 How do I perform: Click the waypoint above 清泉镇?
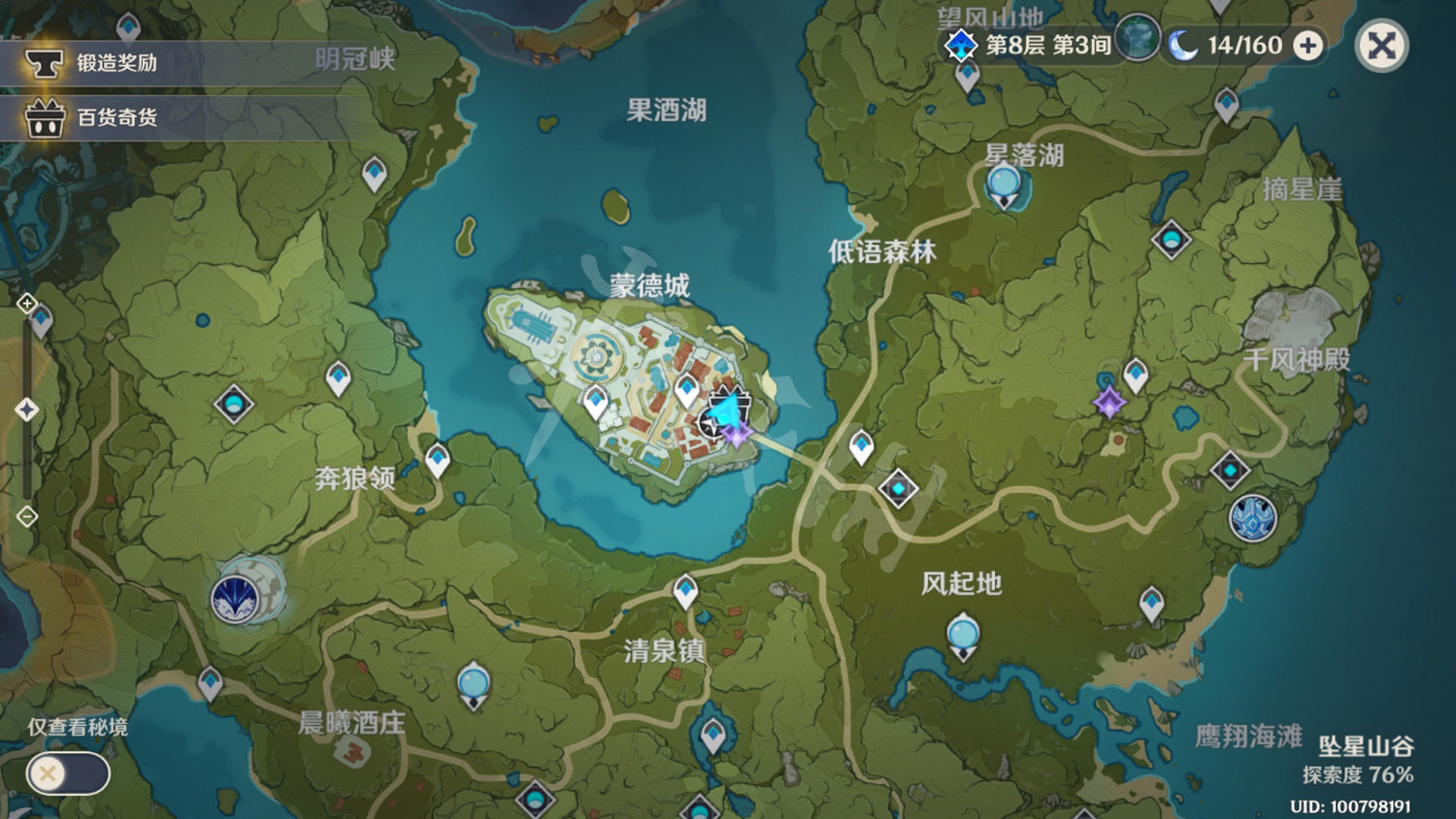pos(685,589)
